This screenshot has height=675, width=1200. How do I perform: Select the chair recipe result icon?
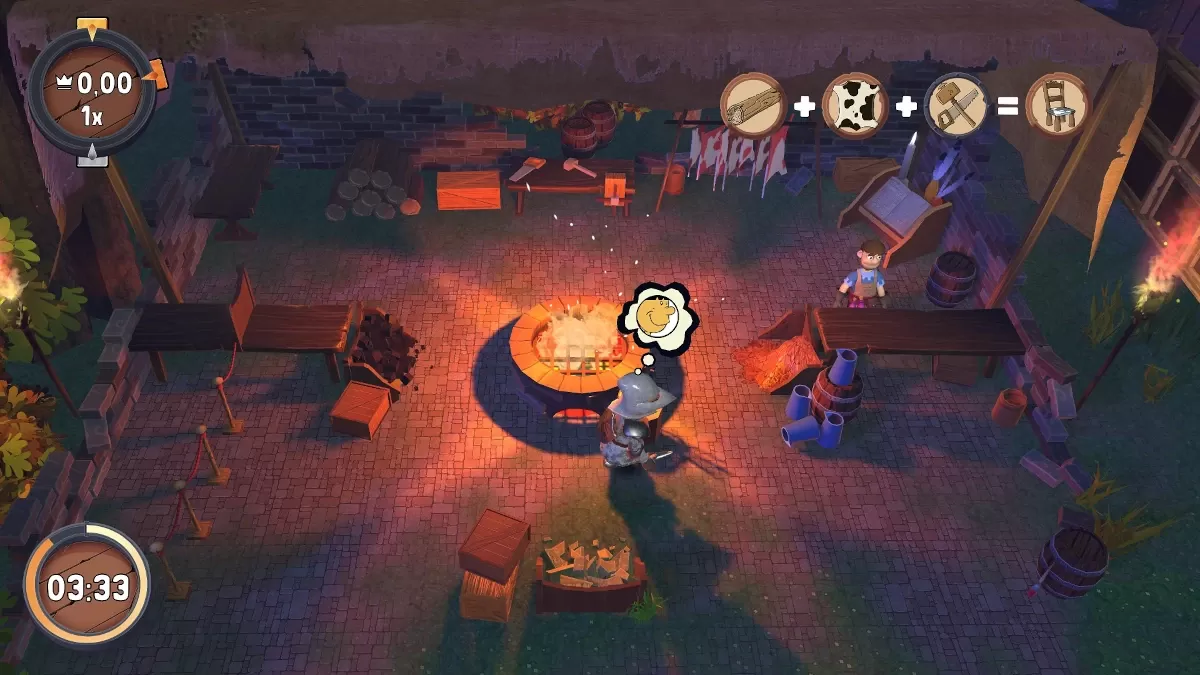[x=1057, y=105]
